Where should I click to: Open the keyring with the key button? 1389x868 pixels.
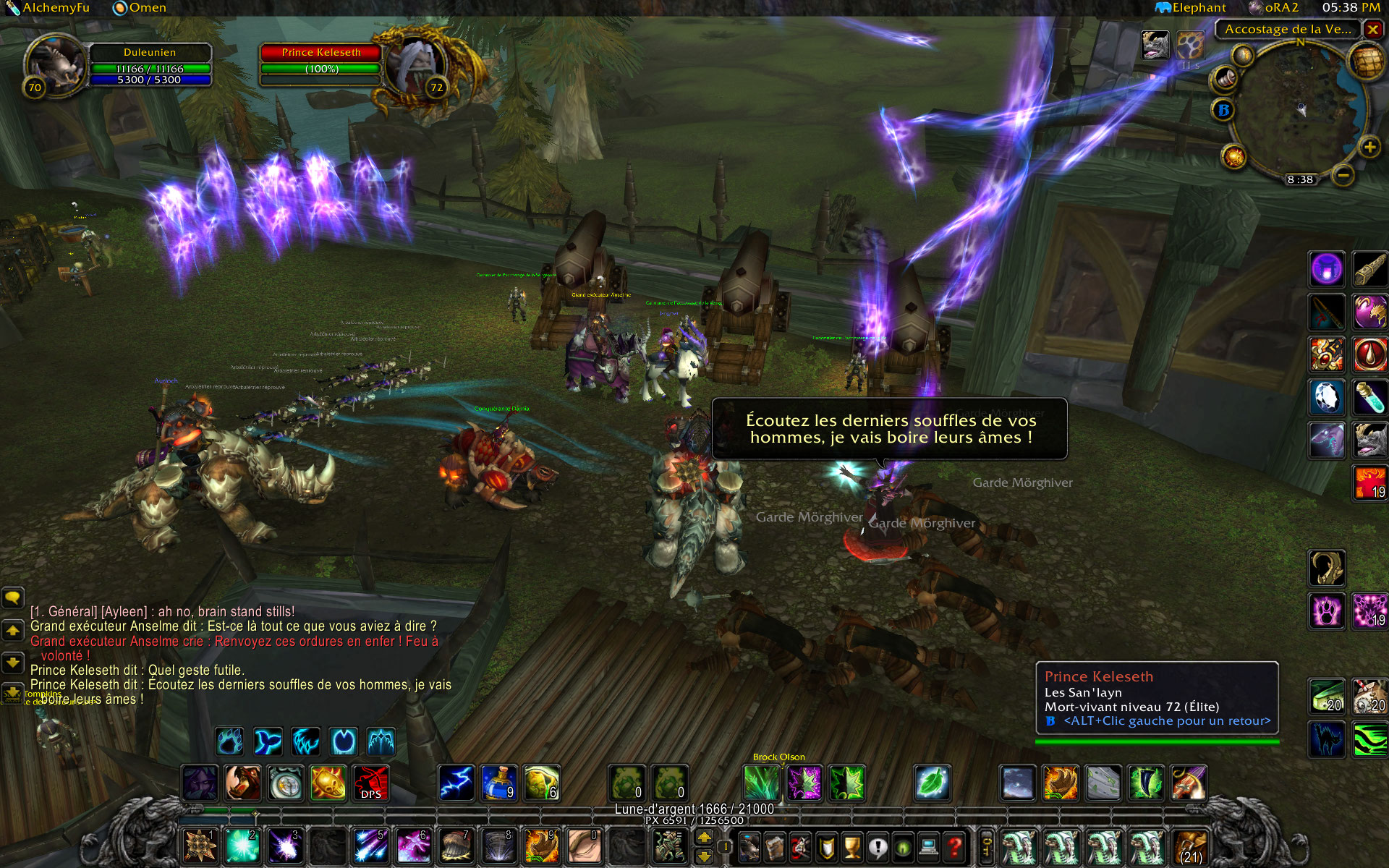coord(986,846)
